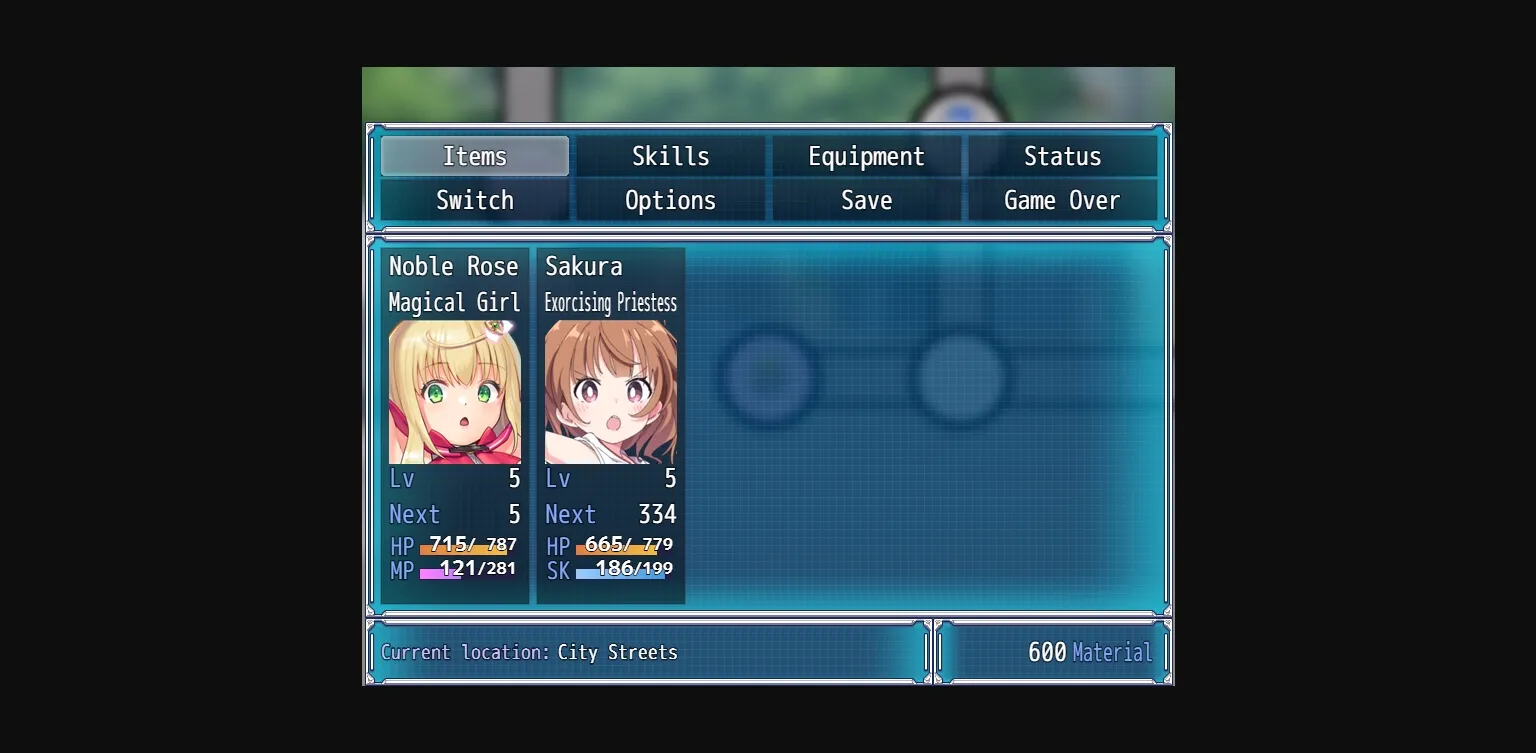
Task: Select the Switch command
Action: click(x=474, y=200)
